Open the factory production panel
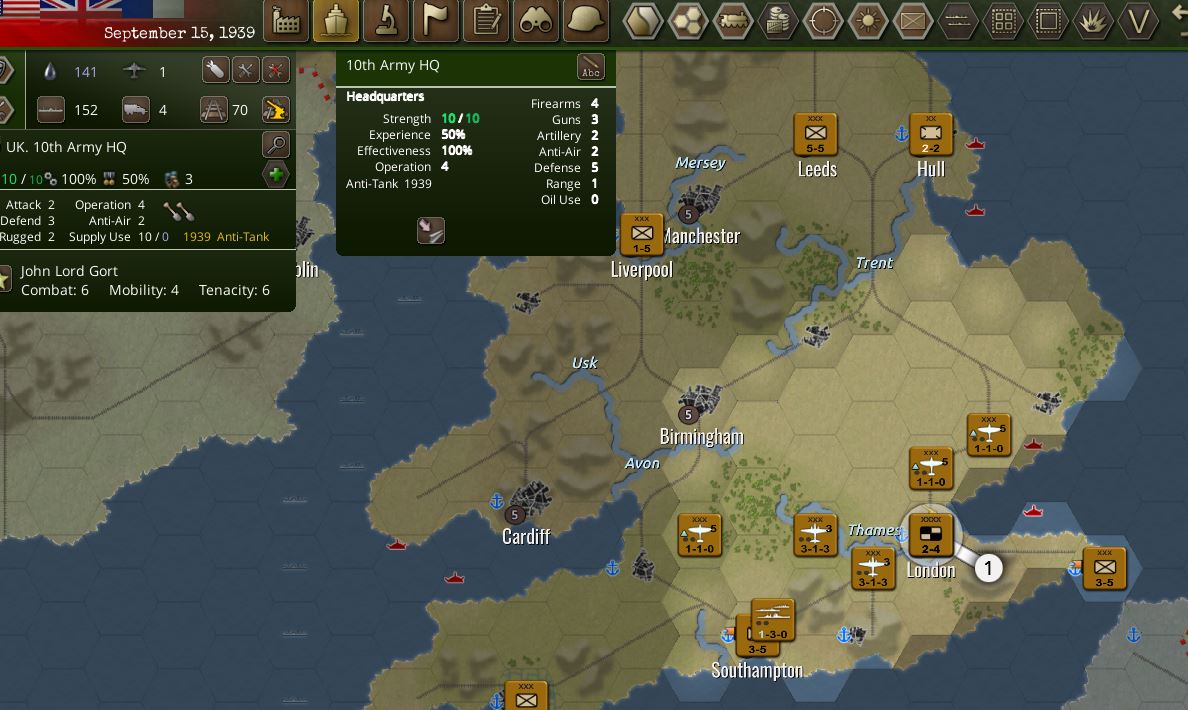 (x=285, y=20)
